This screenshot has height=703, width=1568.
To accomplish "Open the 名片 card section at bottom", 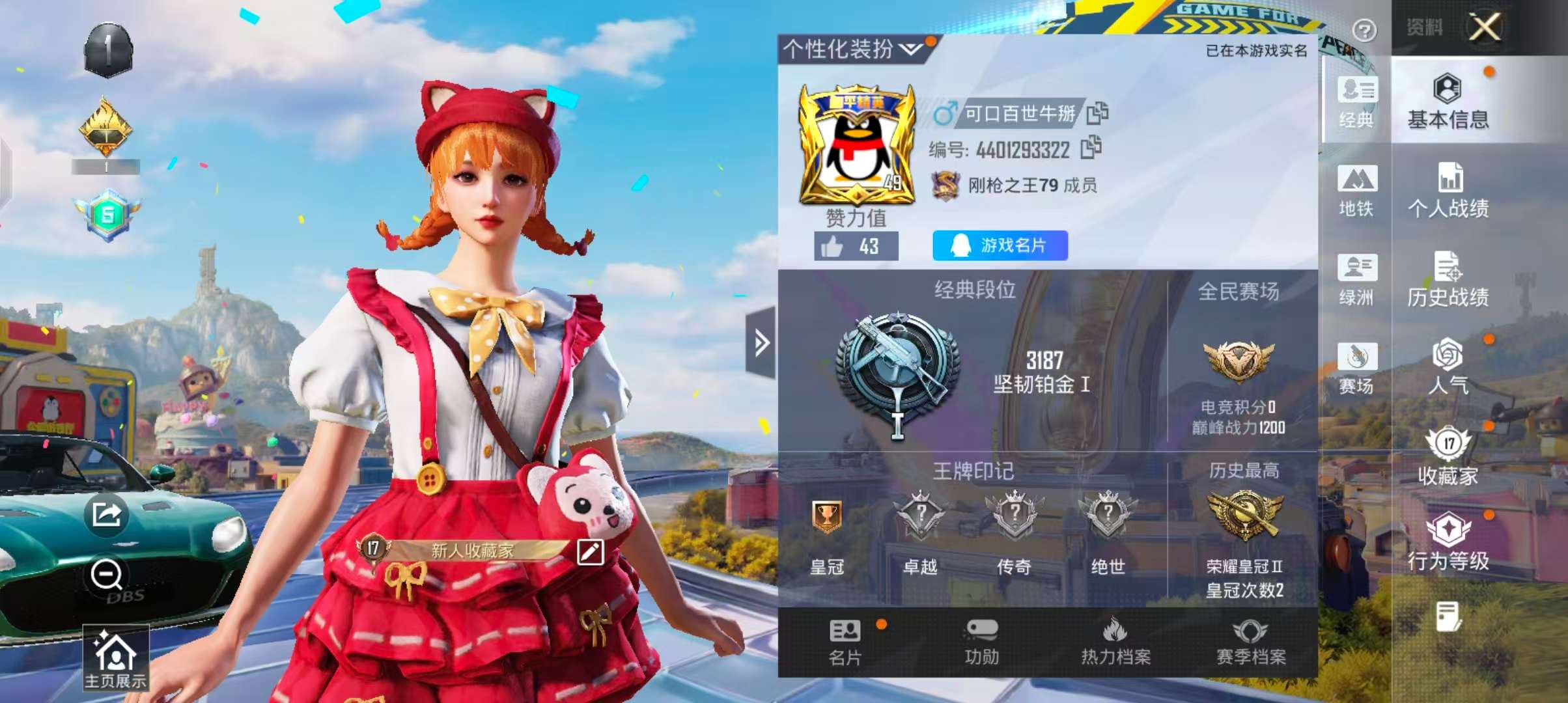I will tap(845, 642).
